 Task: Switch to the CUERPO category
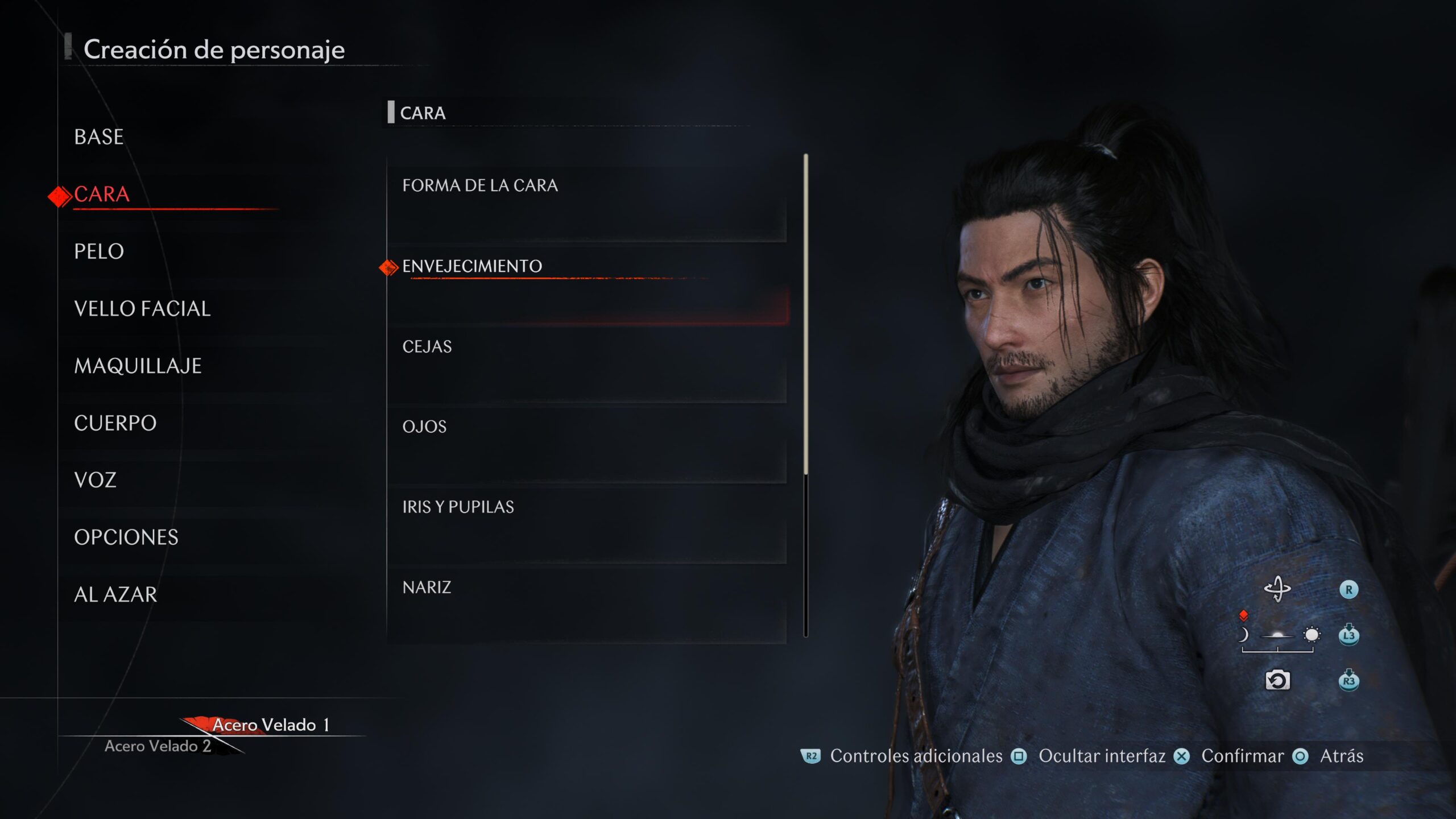115,423
